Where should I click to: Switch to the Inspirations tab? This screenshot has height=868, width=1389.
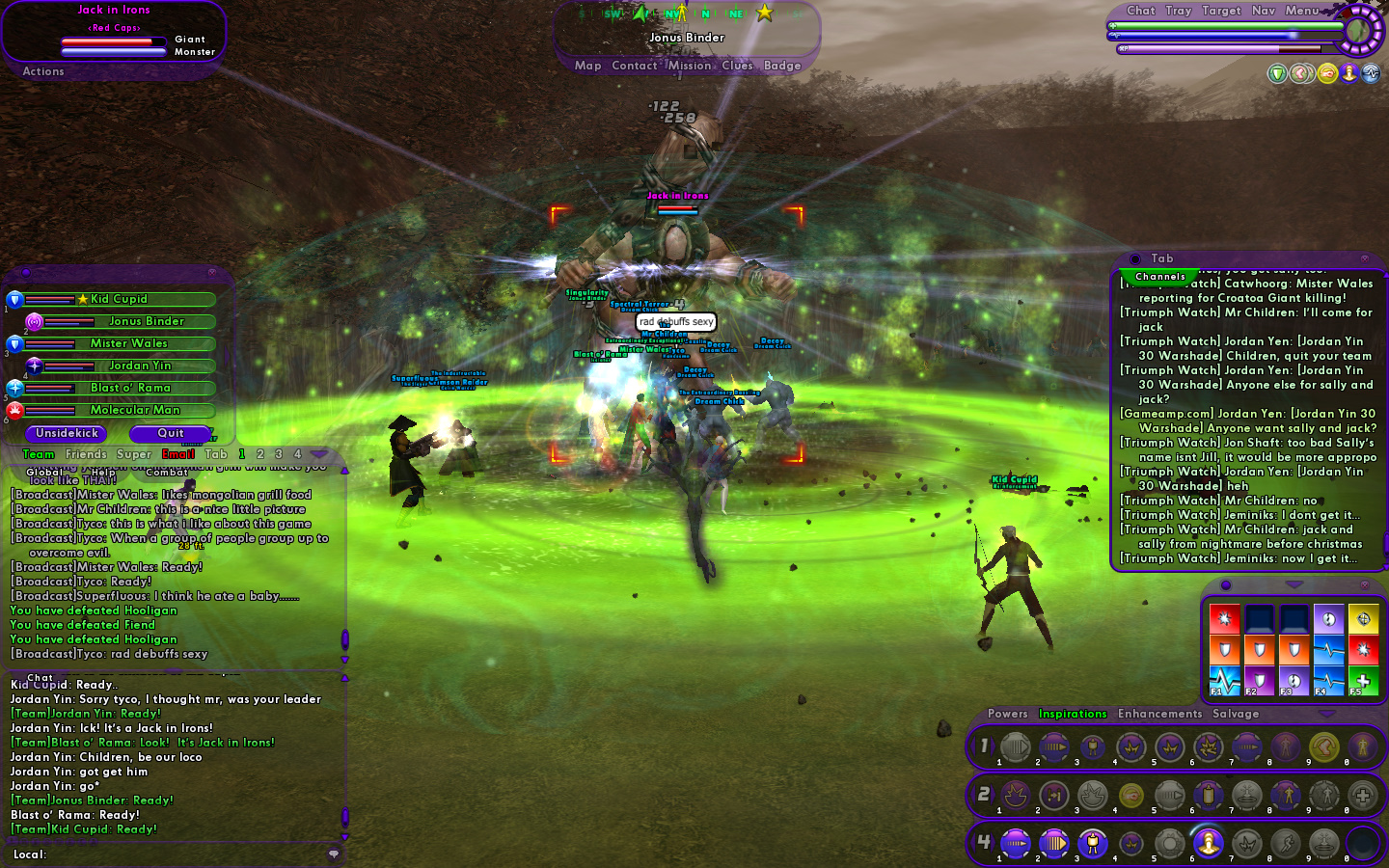pos(1073,714)
